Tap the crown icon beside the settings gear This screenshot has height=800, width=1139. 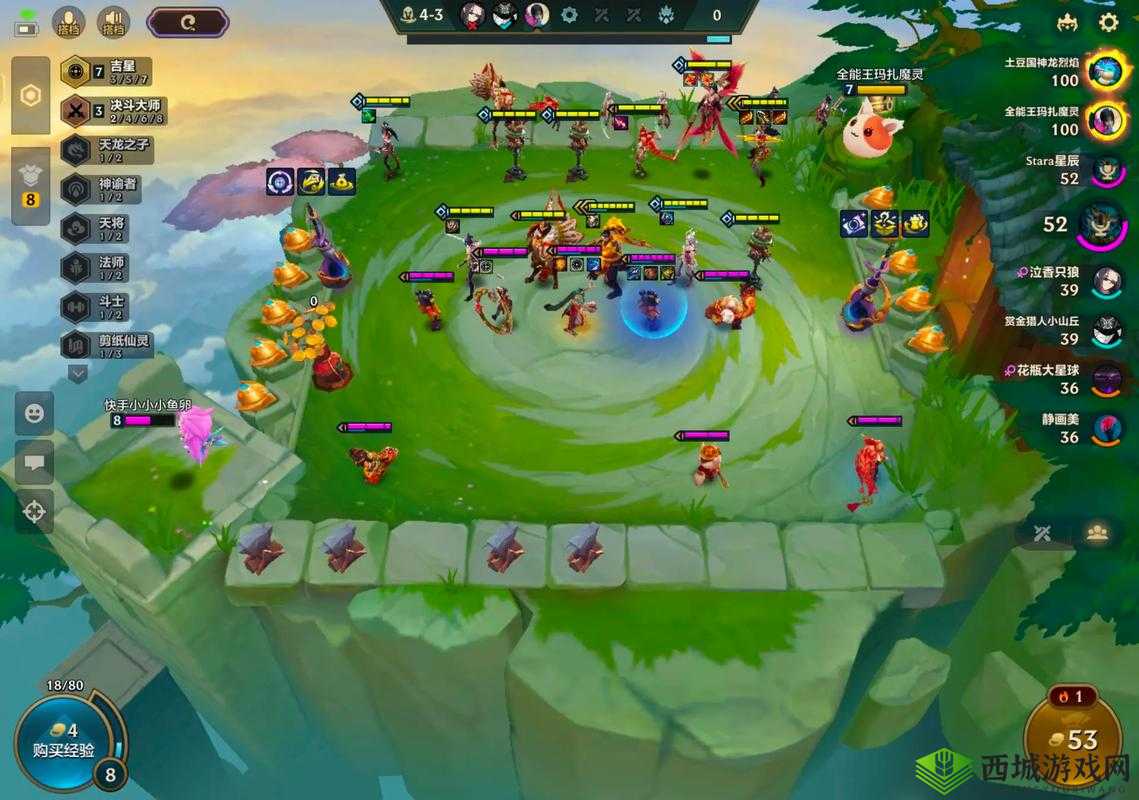[1067, 22]
